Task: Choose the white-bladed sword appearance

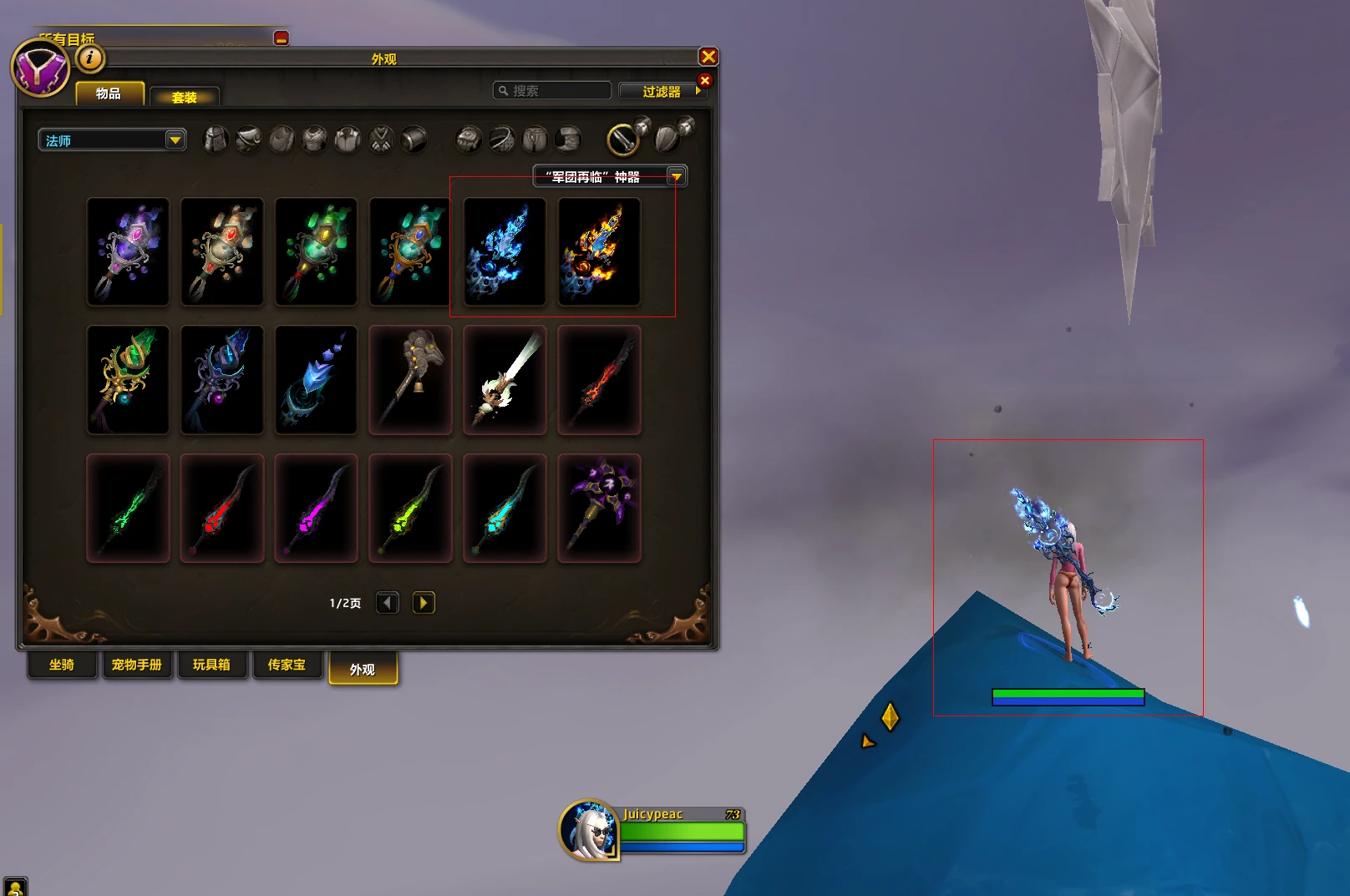Action: (x=505, y=380)
